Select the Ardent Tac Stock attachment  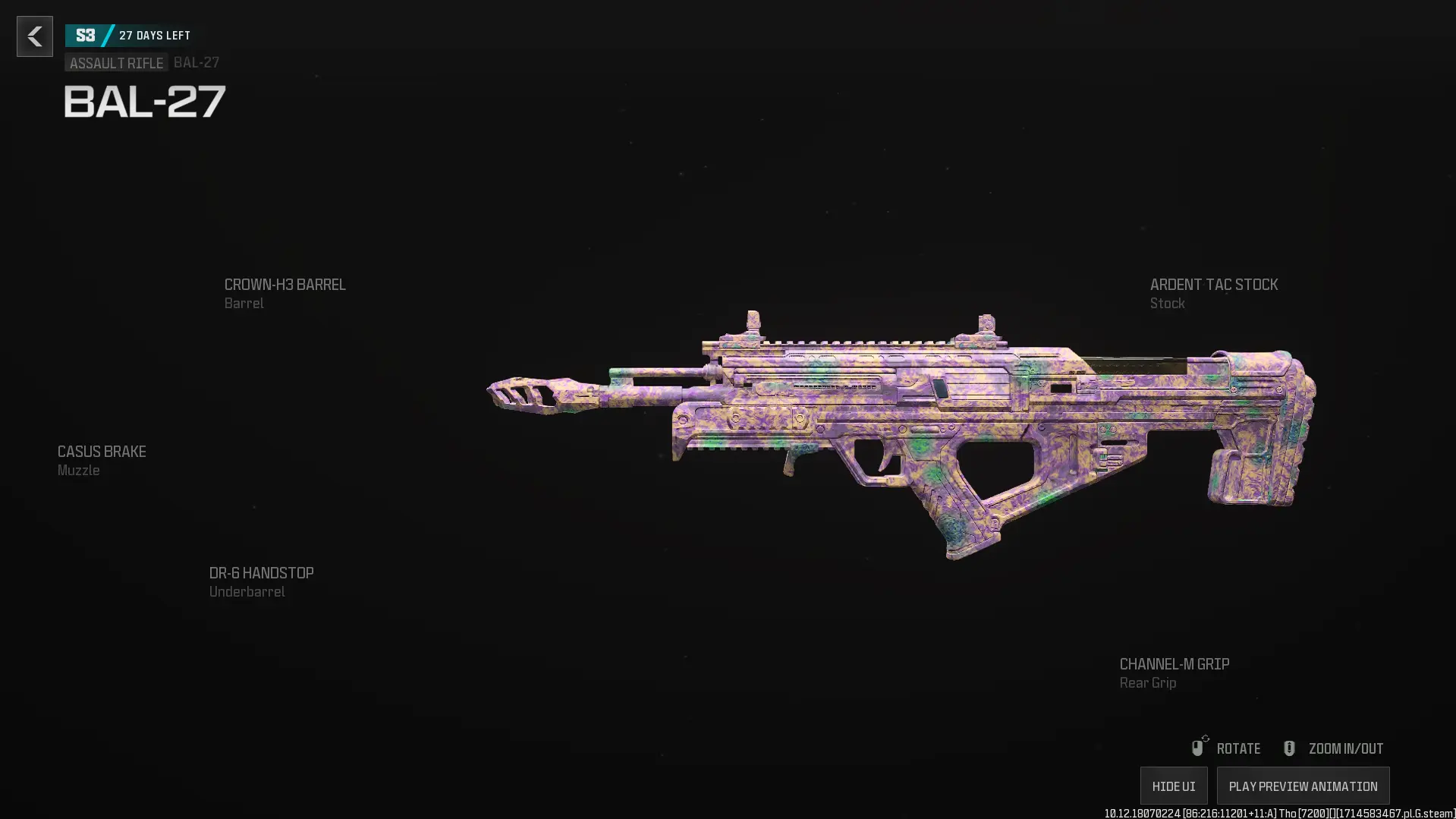pos(1212,285)
